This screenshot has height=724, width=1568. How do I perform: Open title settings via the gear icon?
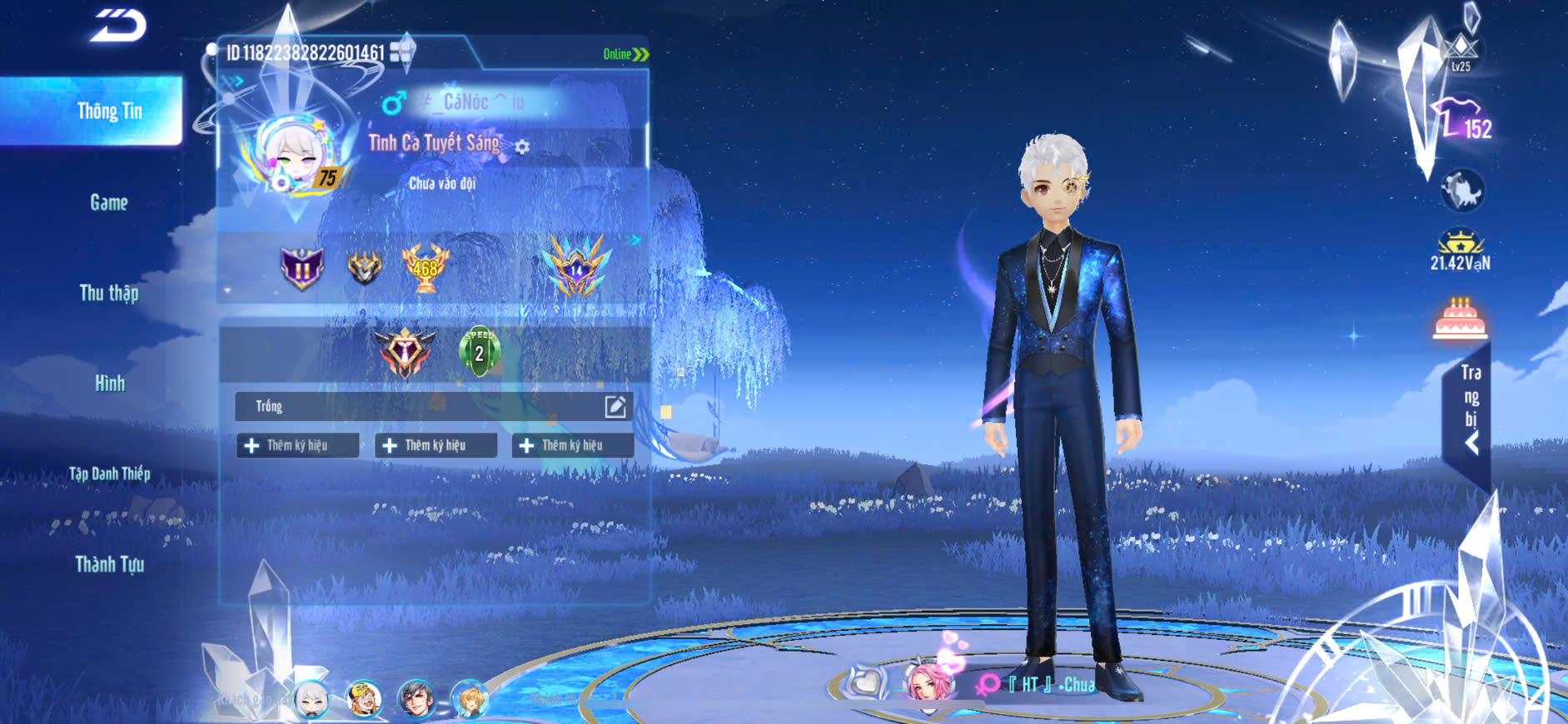point(522,147)
